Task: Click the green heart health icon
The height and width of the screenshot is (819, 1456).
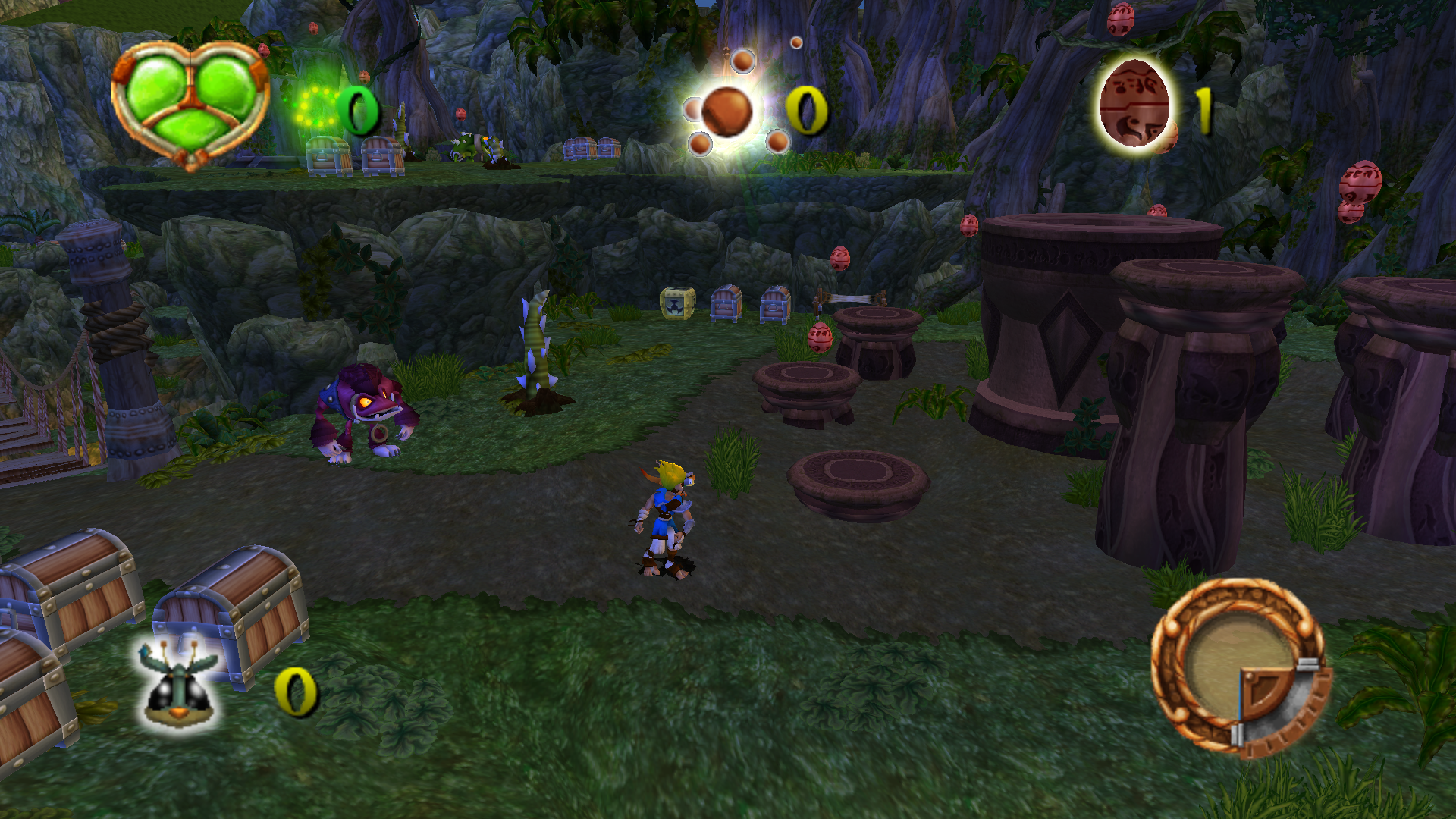Action: [190, 102]
